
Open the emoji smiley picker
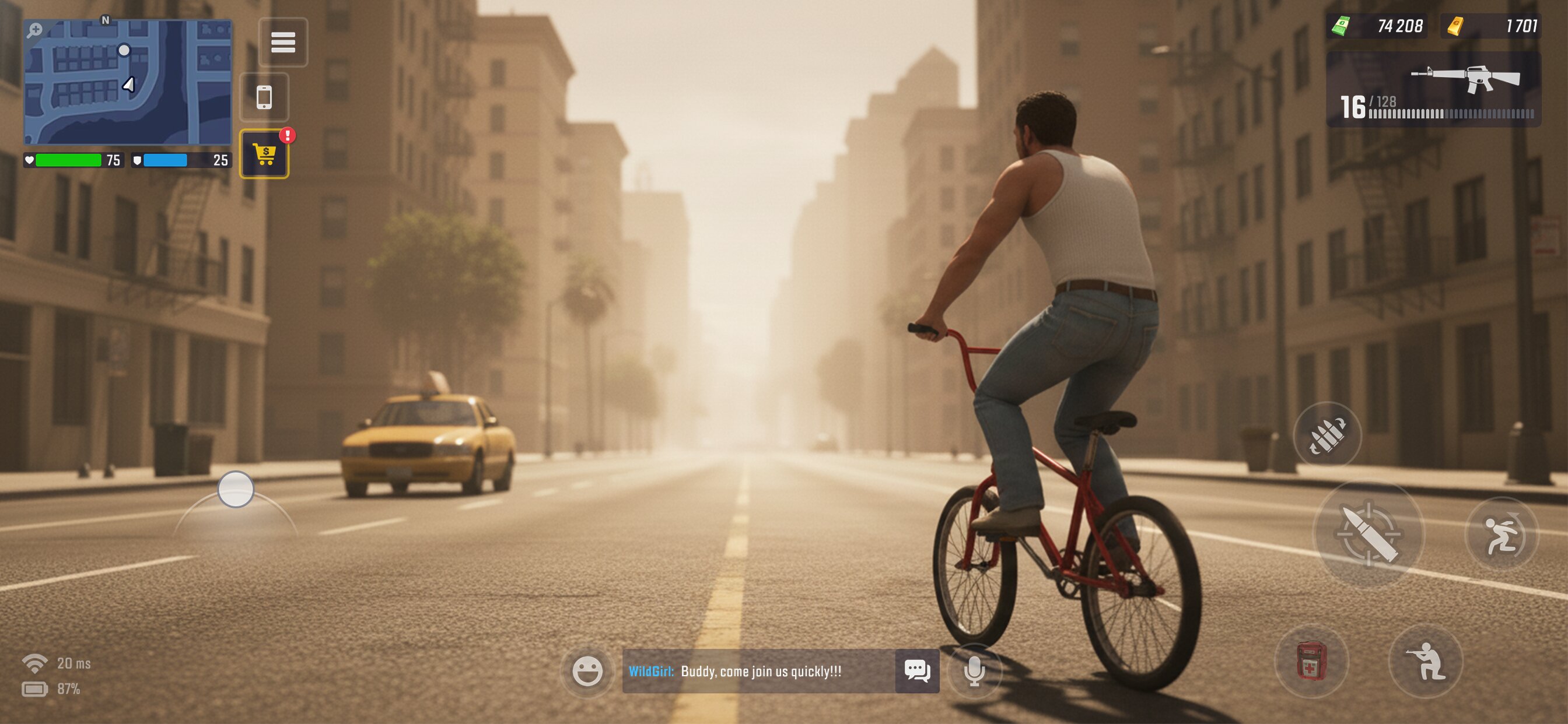coord(587,671)
